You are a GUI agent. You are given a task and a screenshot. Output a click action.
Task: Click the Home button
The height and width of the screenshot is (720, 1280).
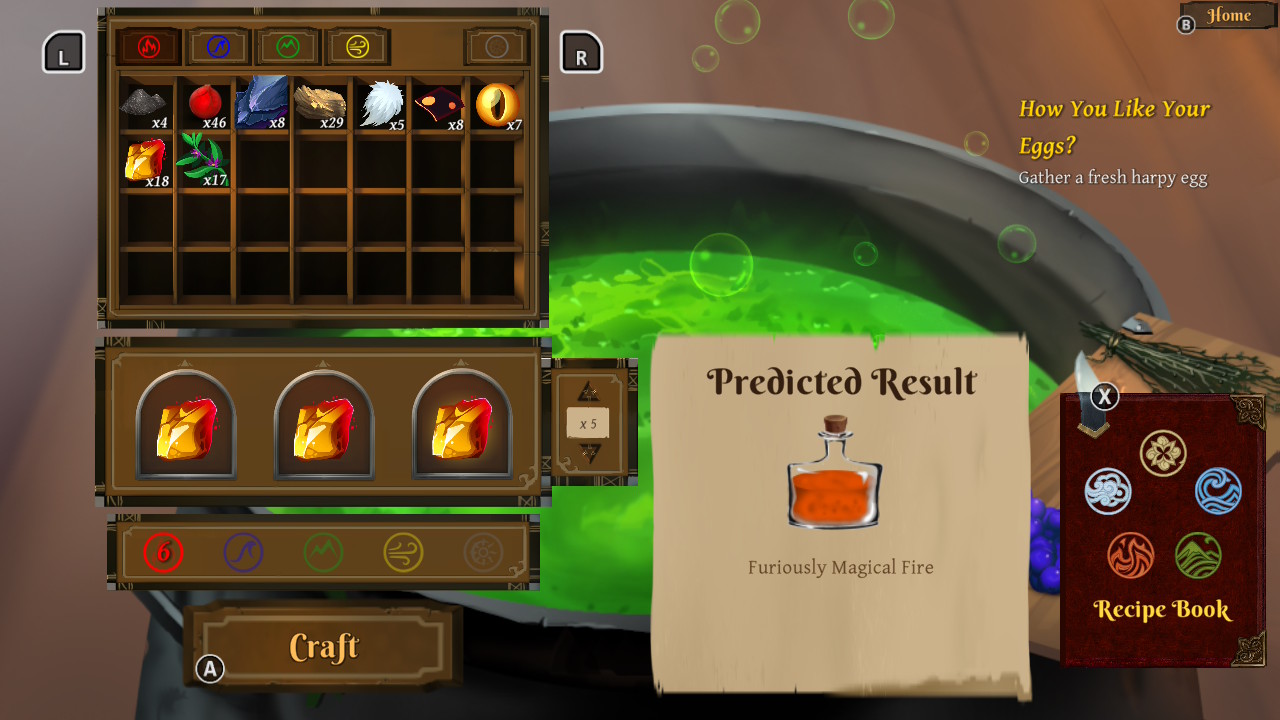point(1227,15)
